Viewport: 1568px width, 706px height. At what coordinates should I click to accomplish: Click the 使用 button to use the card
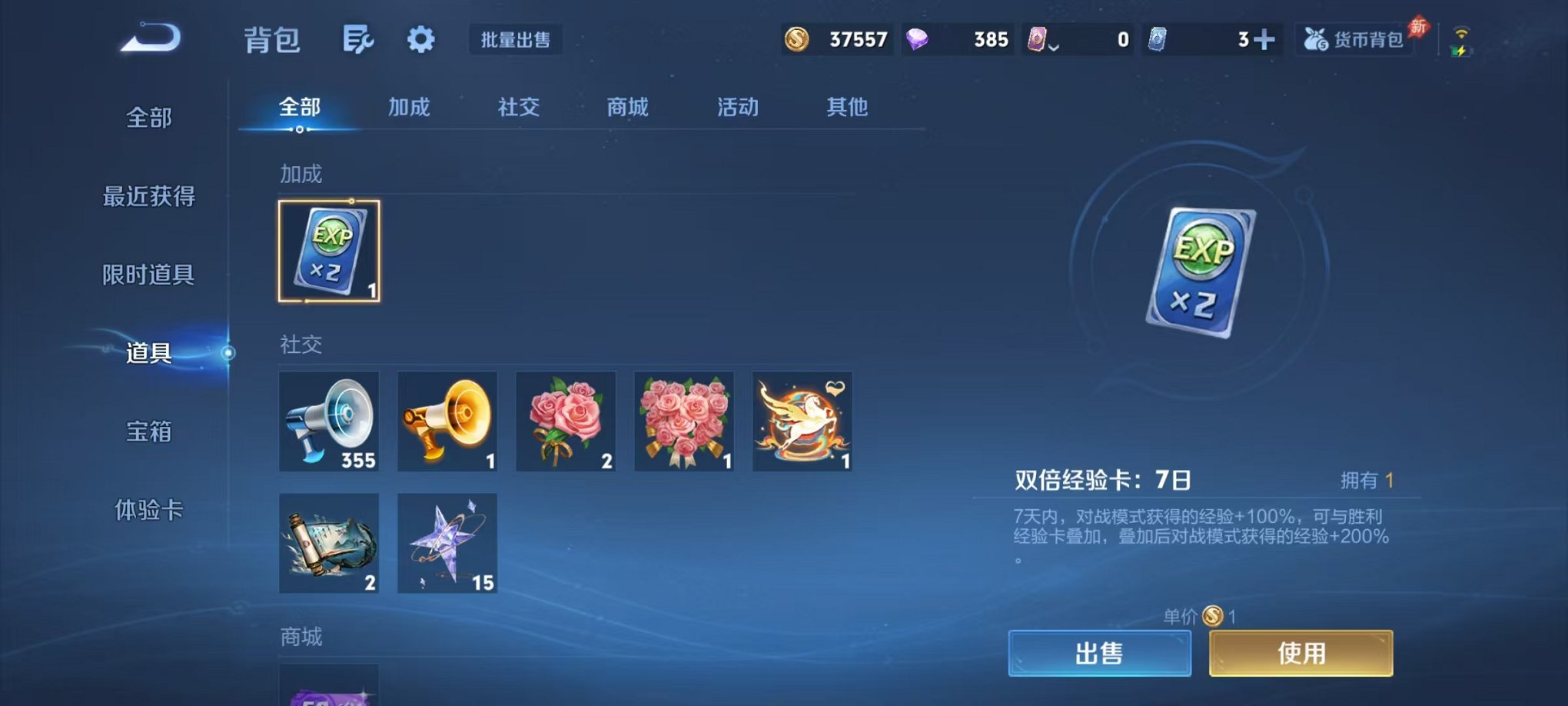coord(1301,651)
